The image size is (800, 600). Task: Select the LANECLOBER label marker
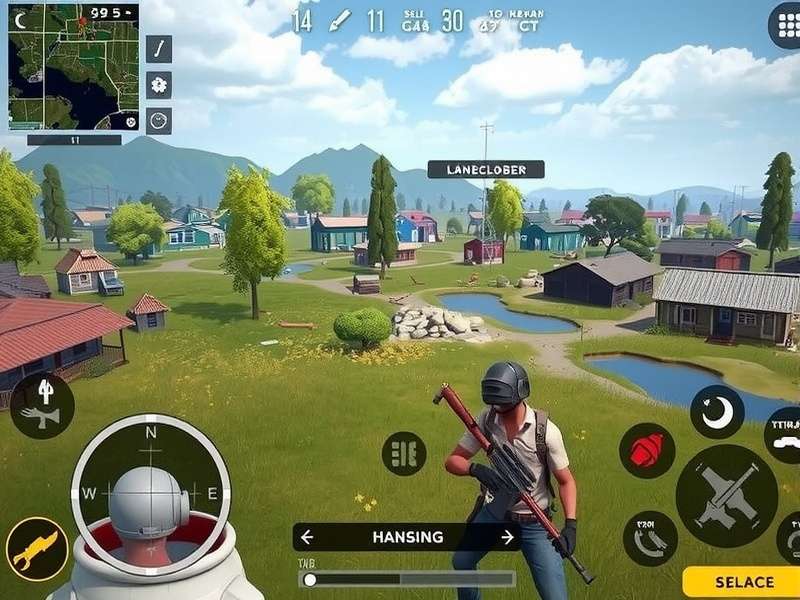(486, 170)
